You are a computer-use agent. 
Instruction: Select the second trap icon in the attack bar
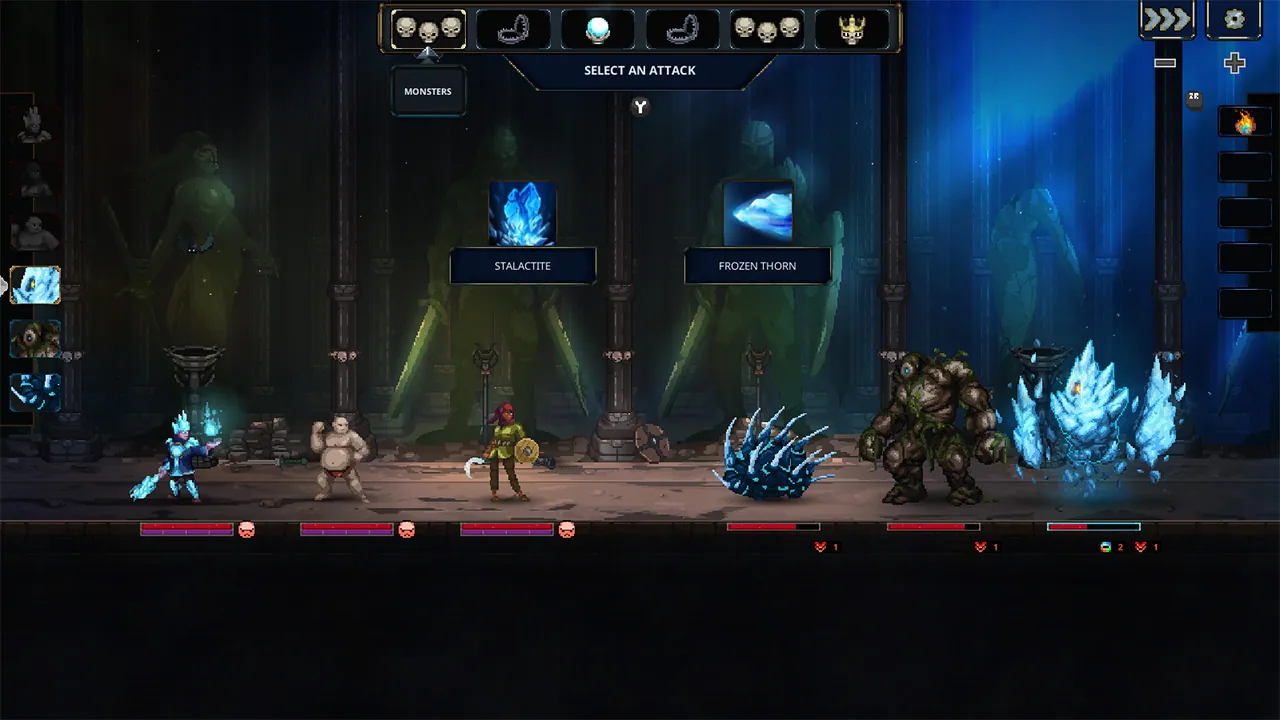[681, 30]
